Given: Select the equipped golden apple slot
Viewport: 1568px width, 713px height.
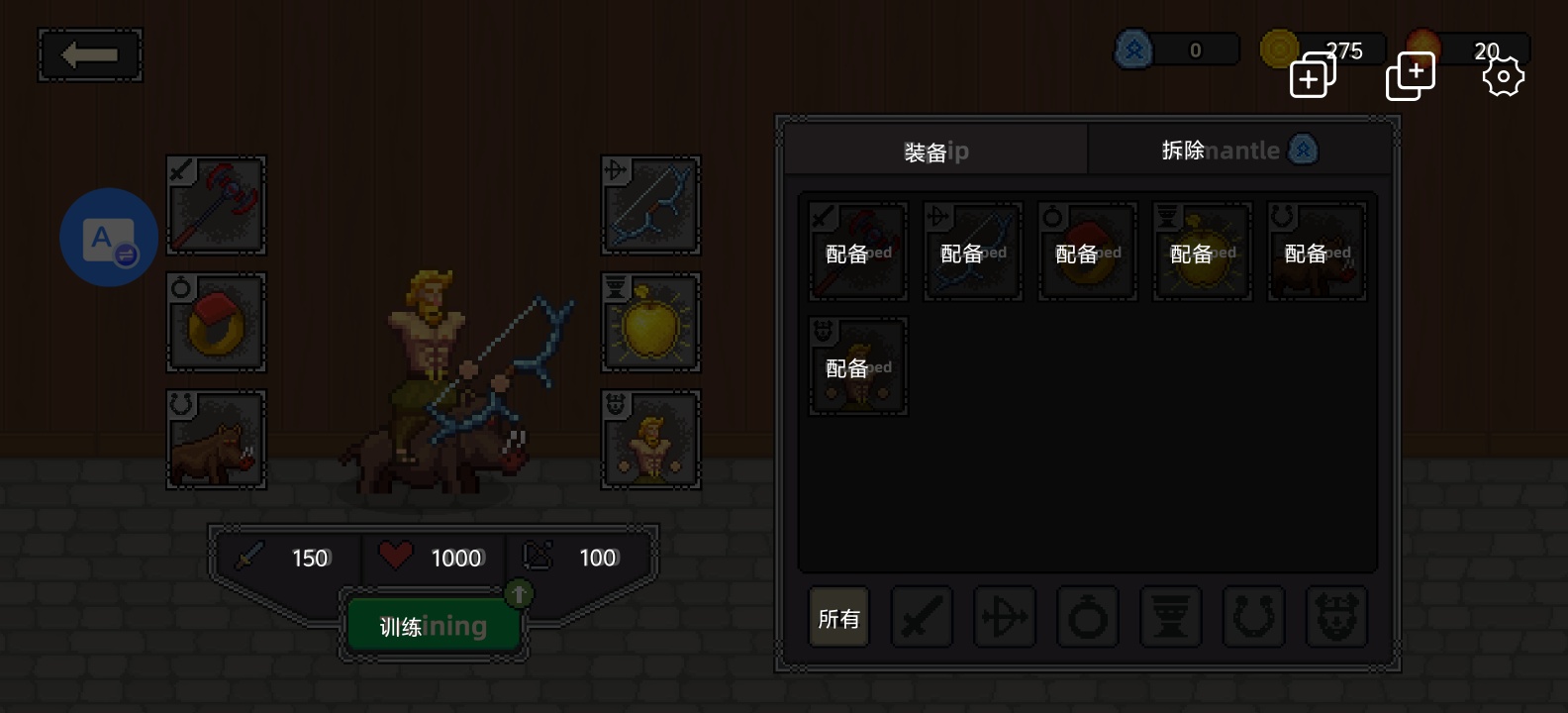Looking at the screenshot, I should point(651,323).
